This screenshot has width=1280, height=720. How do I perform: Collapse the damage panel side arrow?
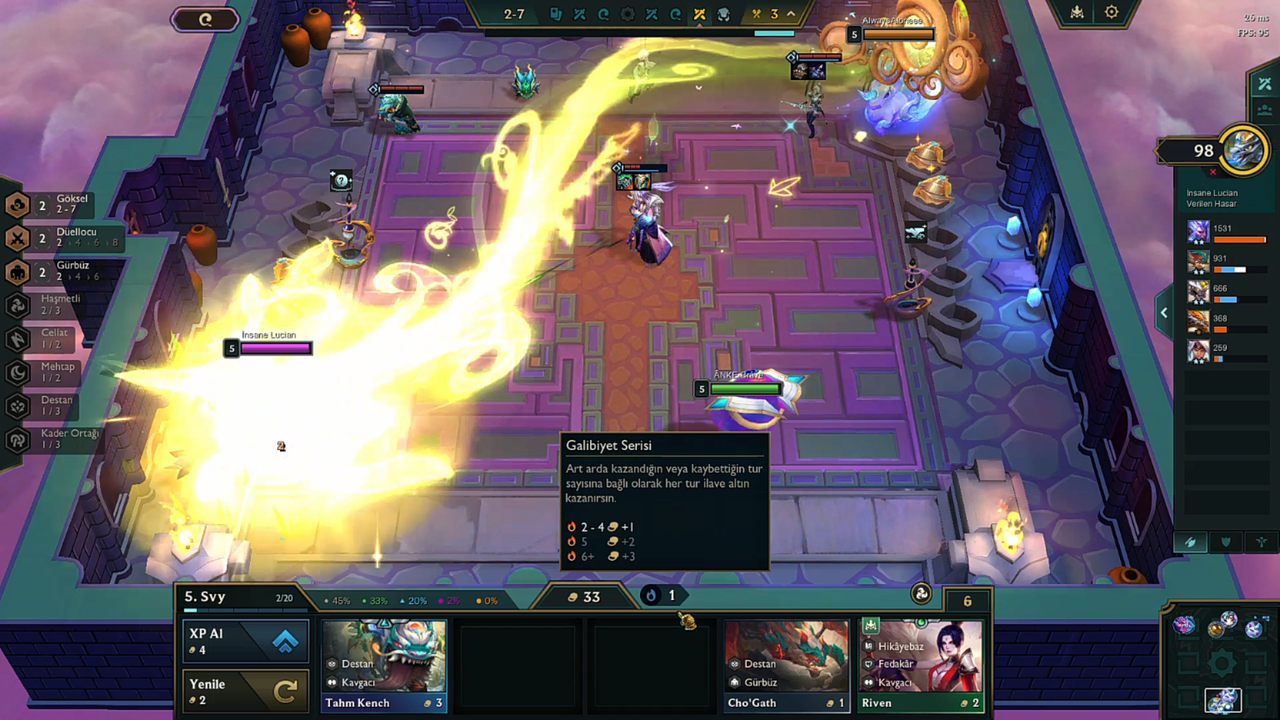pos(1164,313)
